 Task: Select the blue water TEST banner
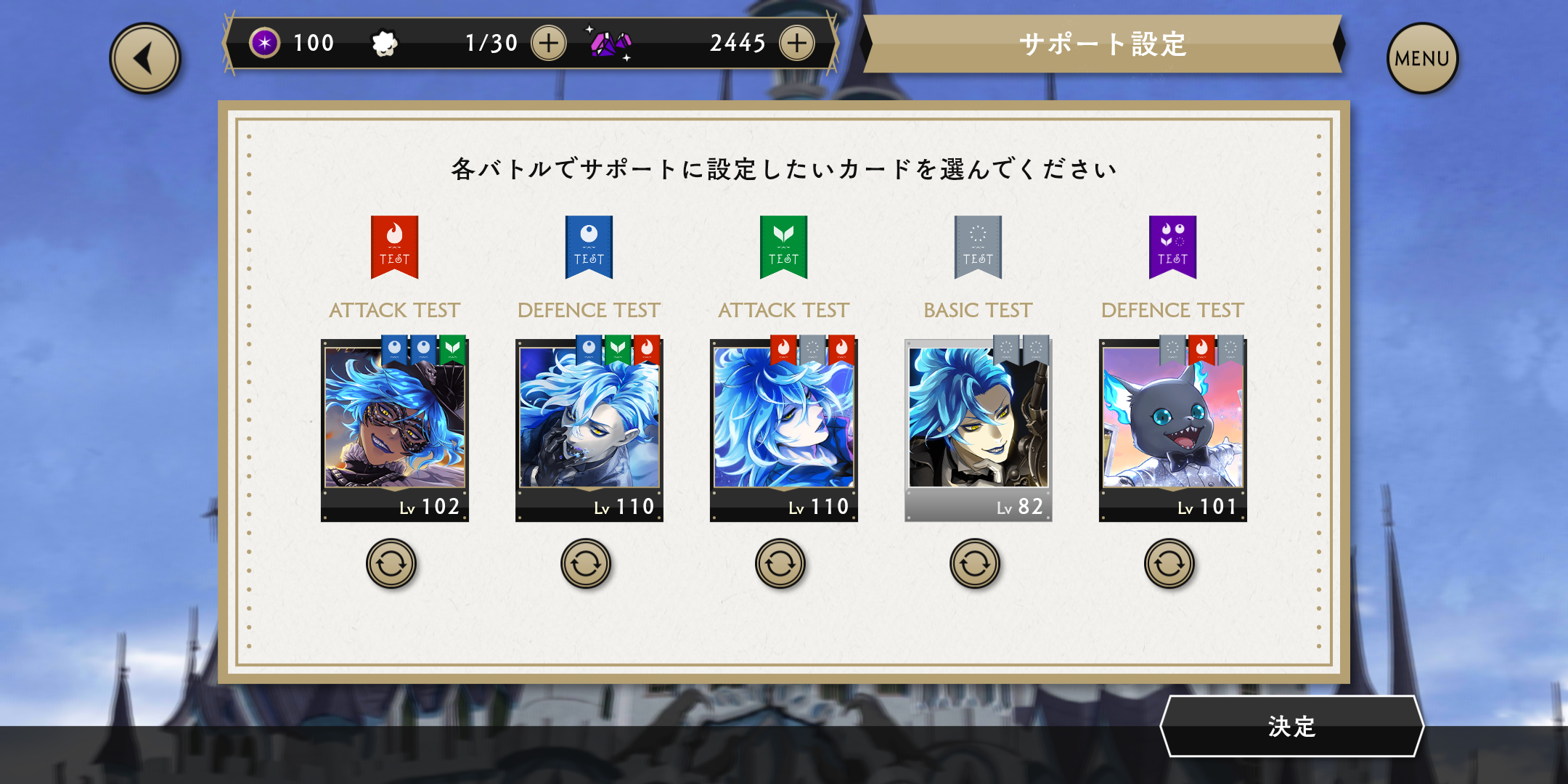(589, 247)
